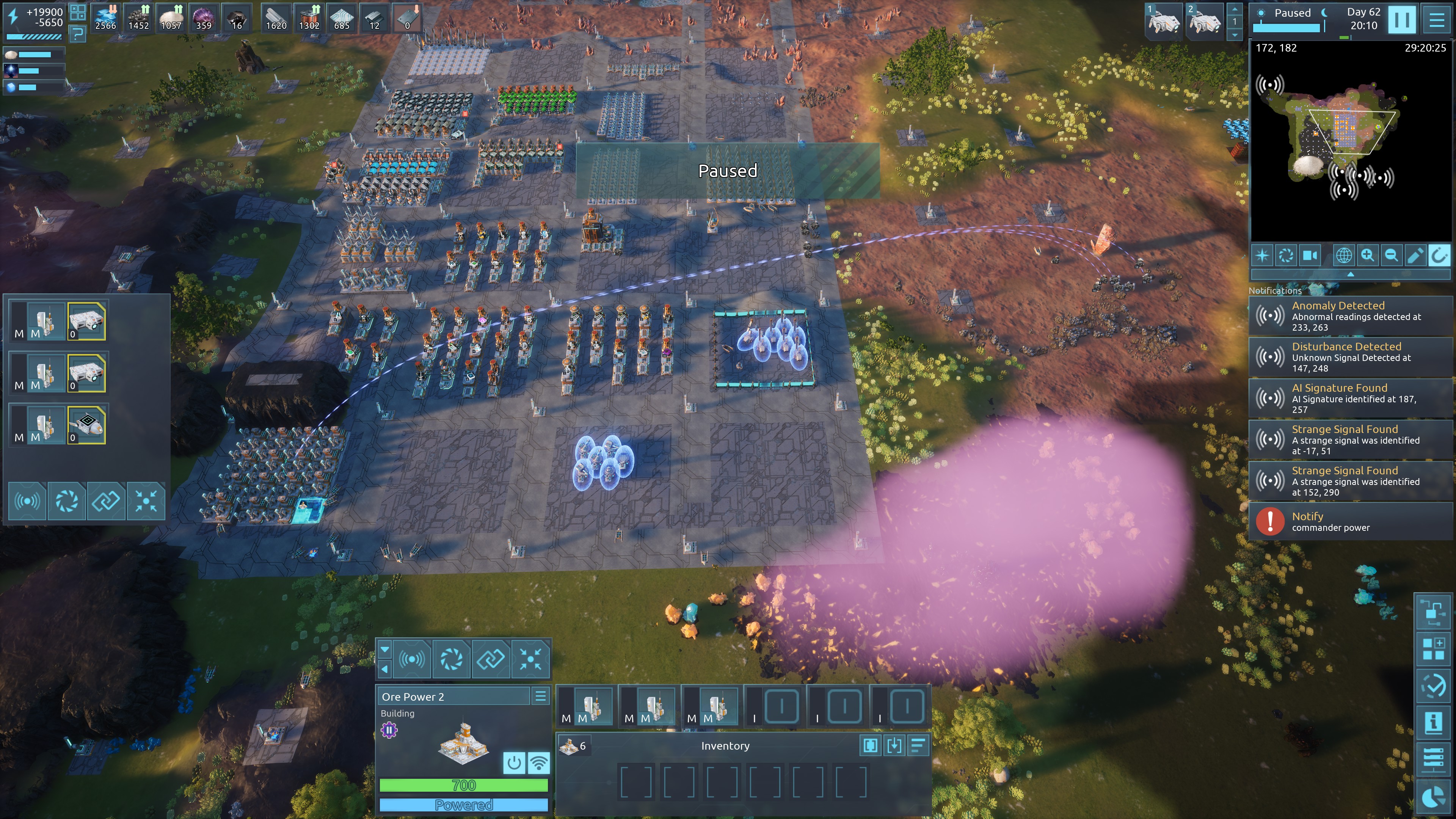Toggle the Ore Power 2 power button
1456x819 pixels.
(514, 763)
